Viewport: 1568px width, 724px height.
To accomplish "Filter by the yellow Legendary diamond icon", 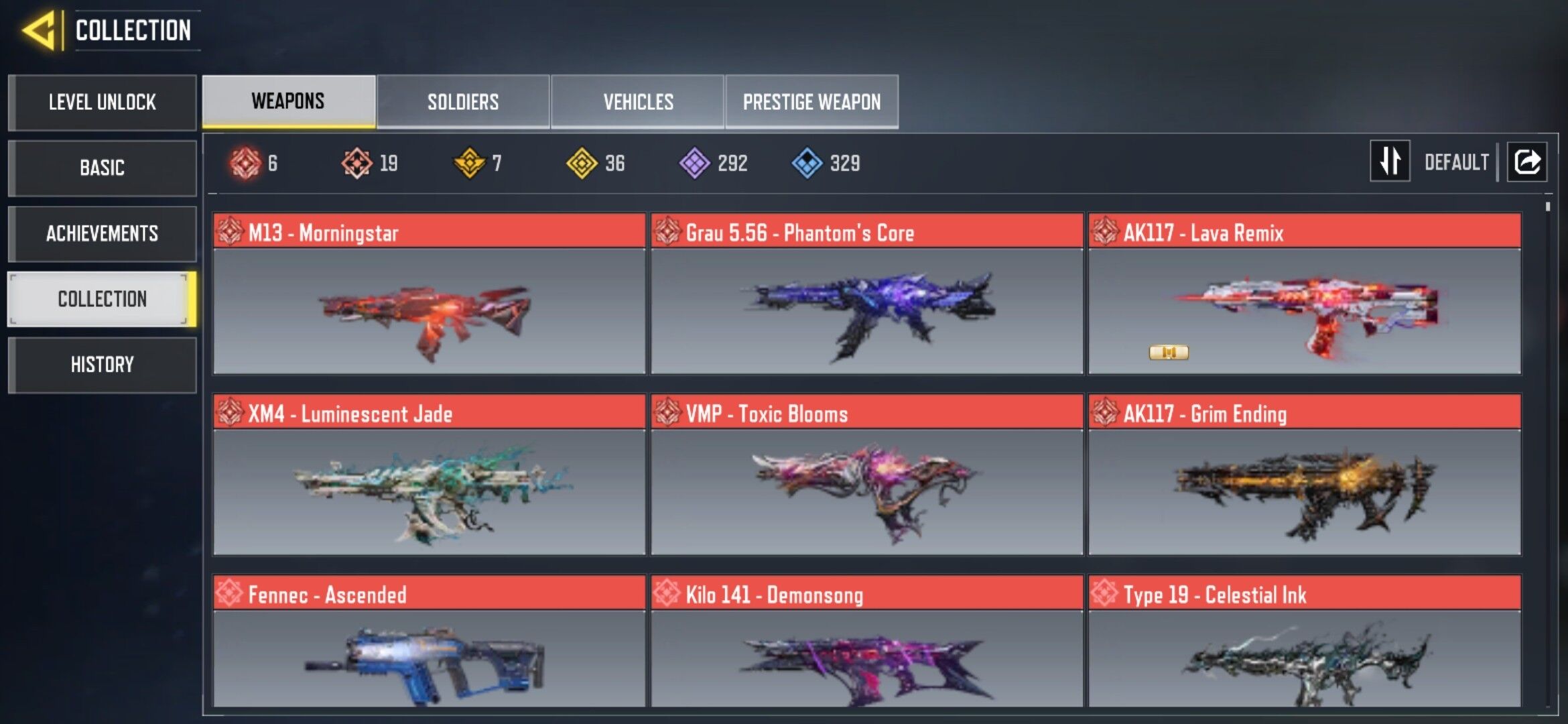I will pyautogui.click(x=582, y=161).
